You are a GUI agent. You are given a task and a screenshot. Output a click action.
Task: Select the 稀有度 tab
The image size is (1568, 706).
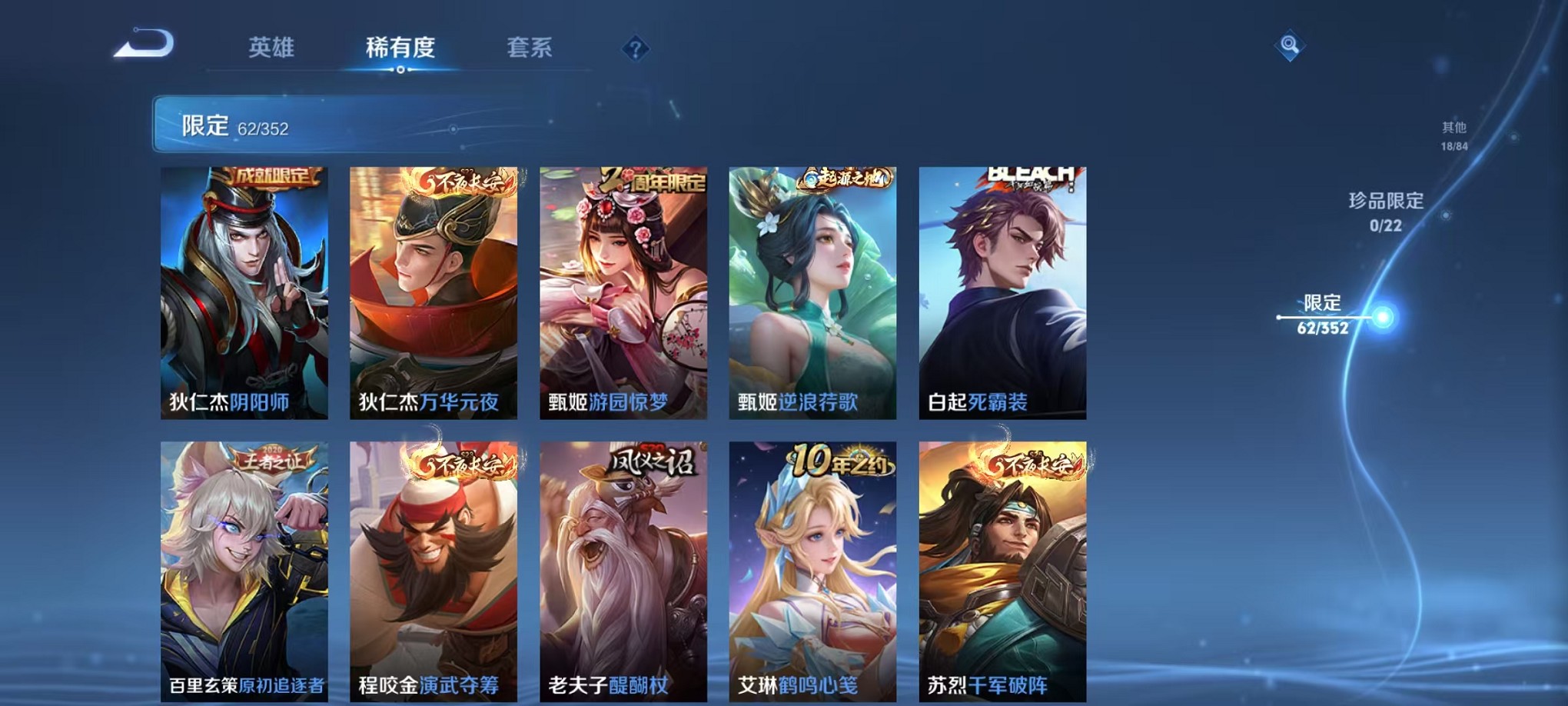point(400,48)
